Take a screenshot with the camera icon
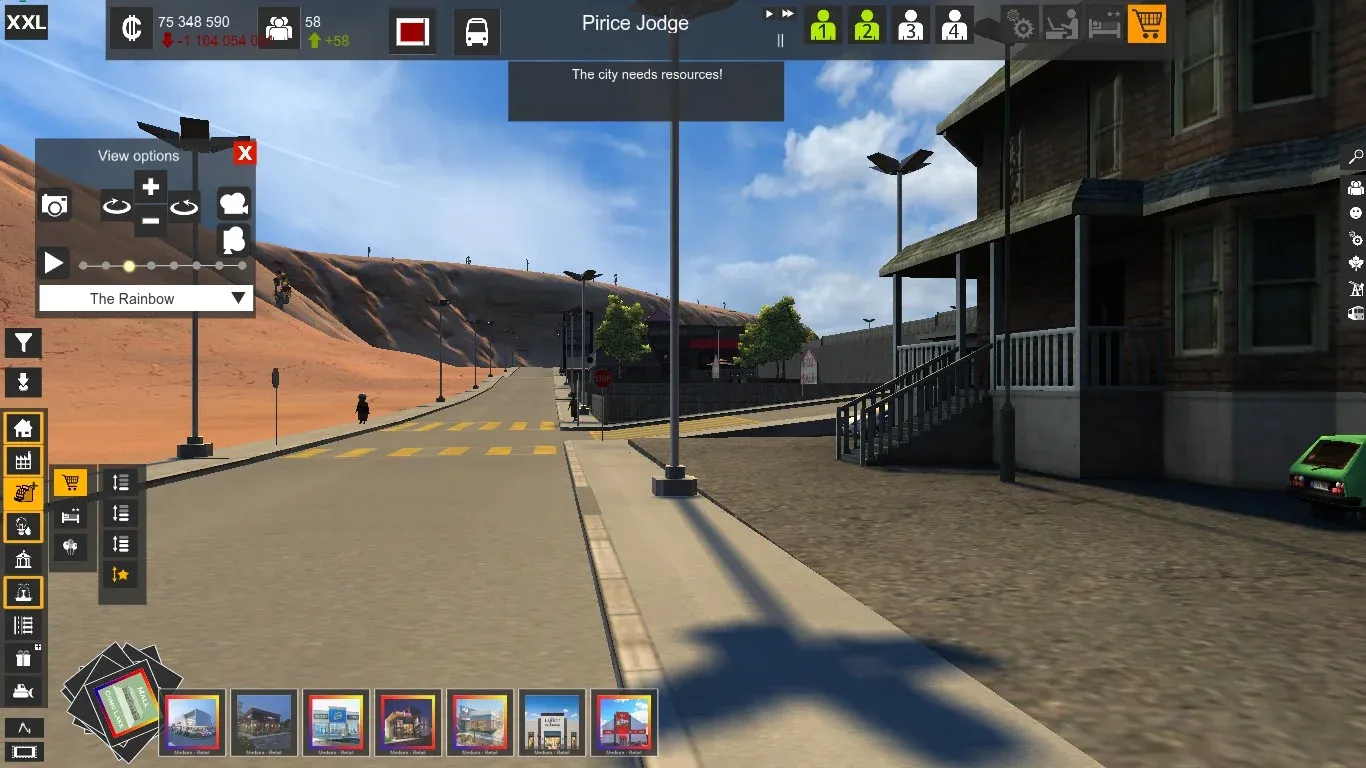The image size is (1366, 768). coord(55,206)
